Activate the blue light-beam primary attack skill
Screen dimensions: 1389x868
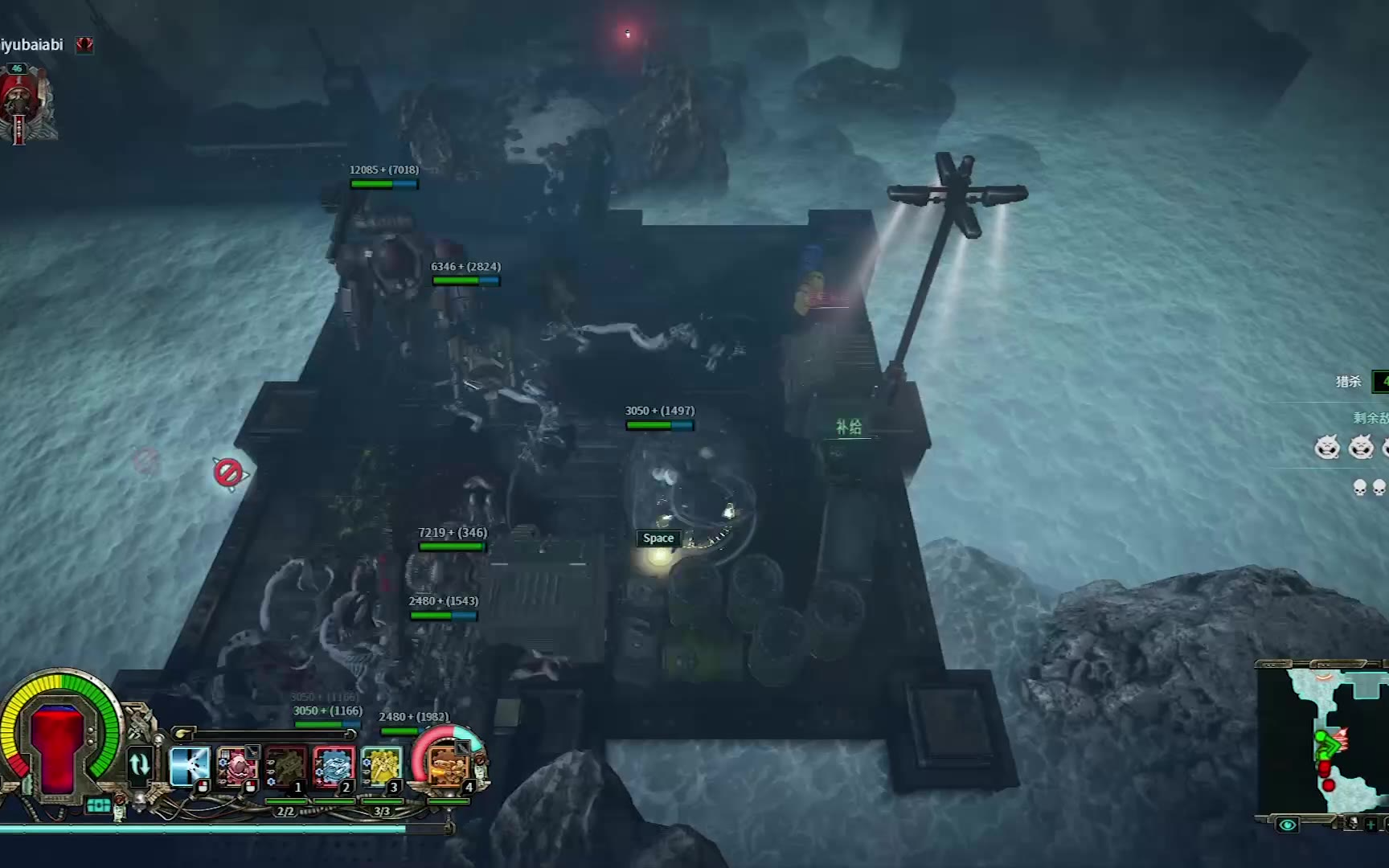tap(190, 765)
